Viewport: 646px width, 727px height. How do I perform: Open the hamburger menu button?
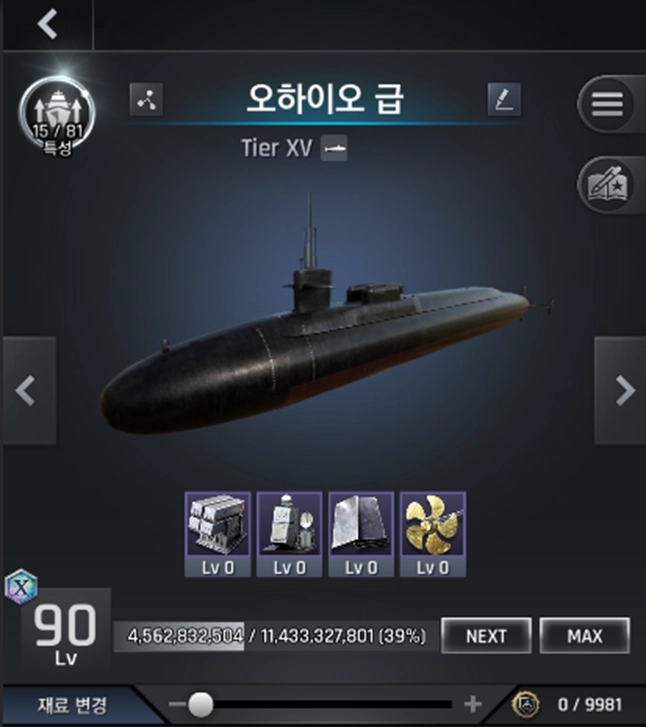pos(607,103)
